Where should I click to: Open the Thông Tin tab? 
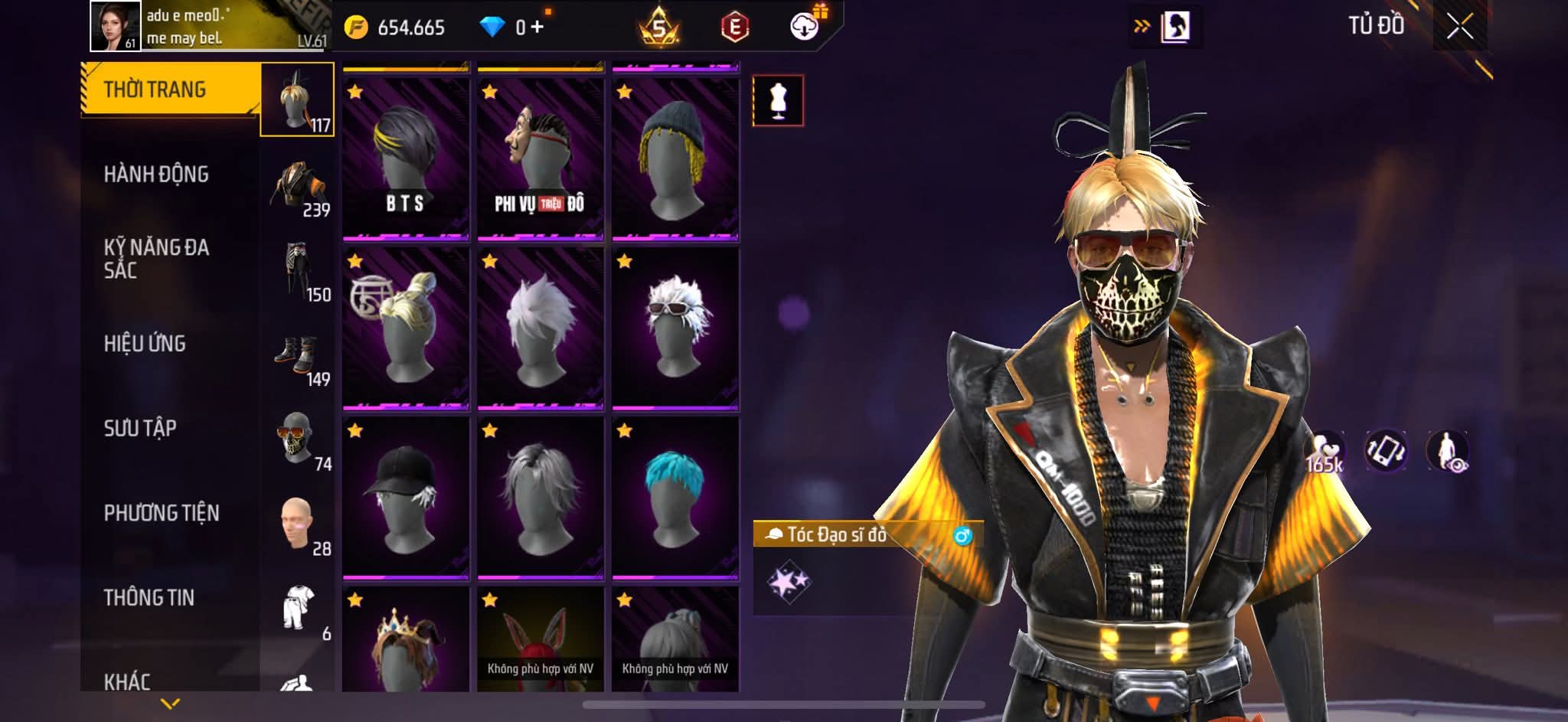pos(149,598)
